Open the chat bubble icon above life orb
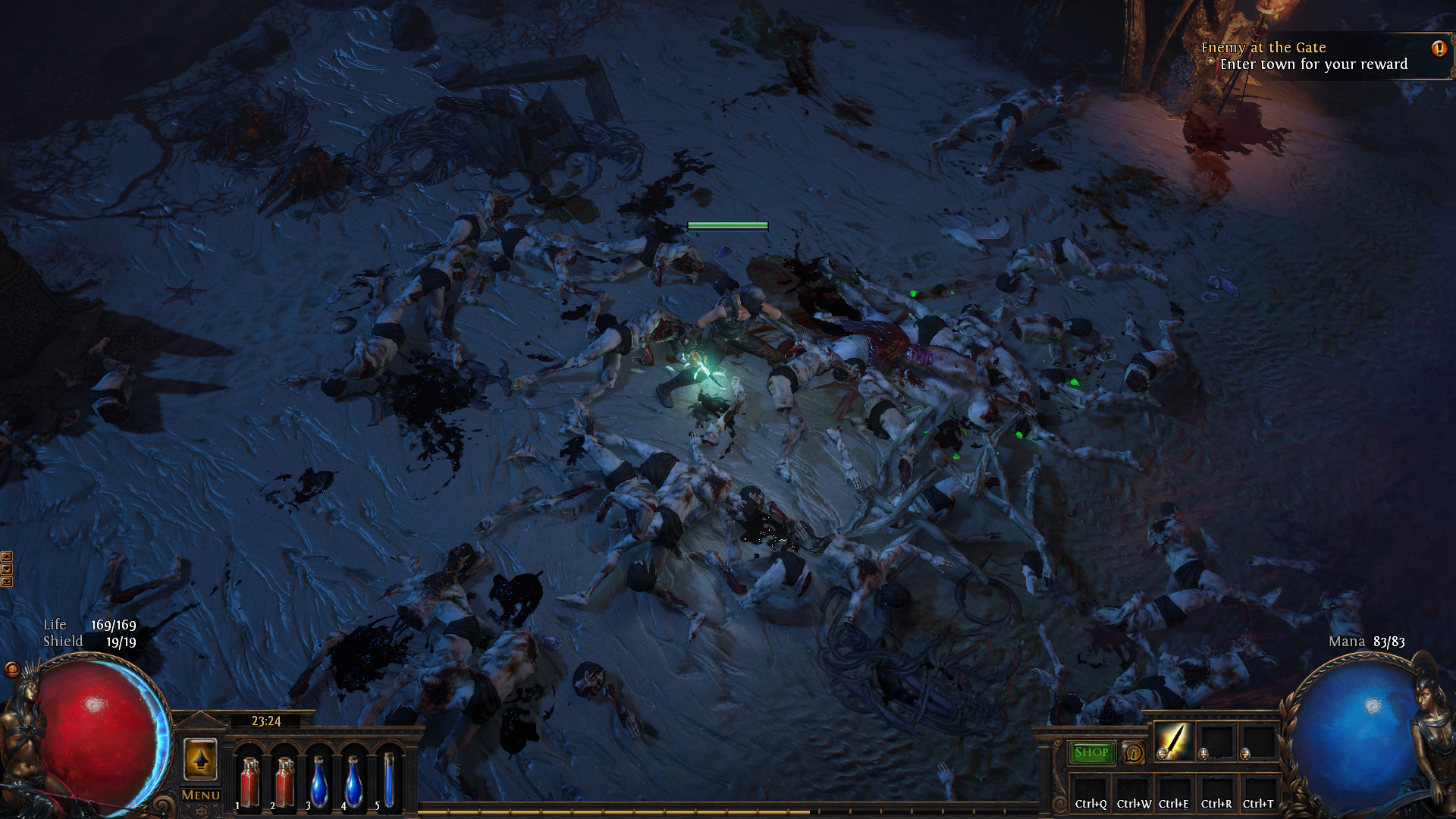This screenshot has width=1456, height=819. pyautogui.click(x=12, y=669)
